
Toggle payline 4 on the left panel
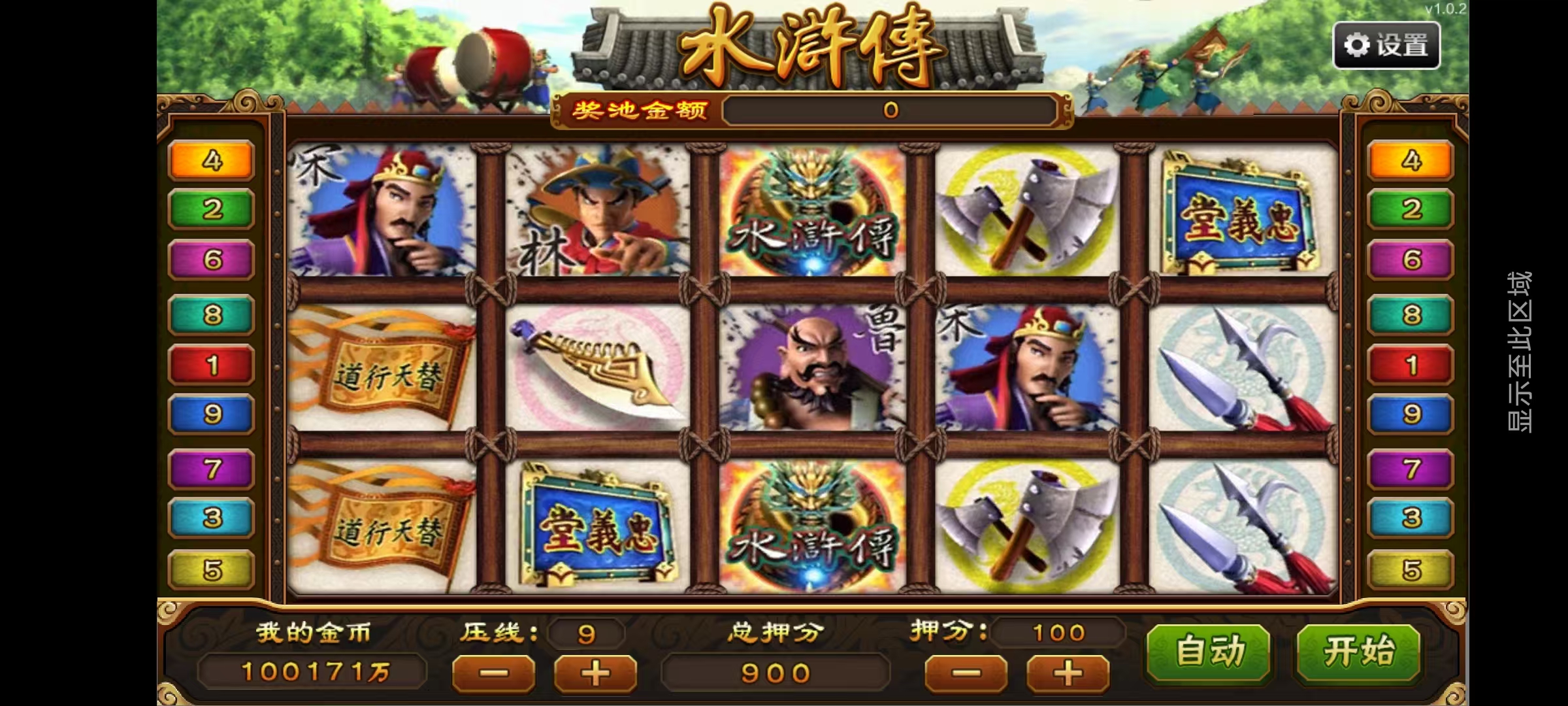coord(210,160)
